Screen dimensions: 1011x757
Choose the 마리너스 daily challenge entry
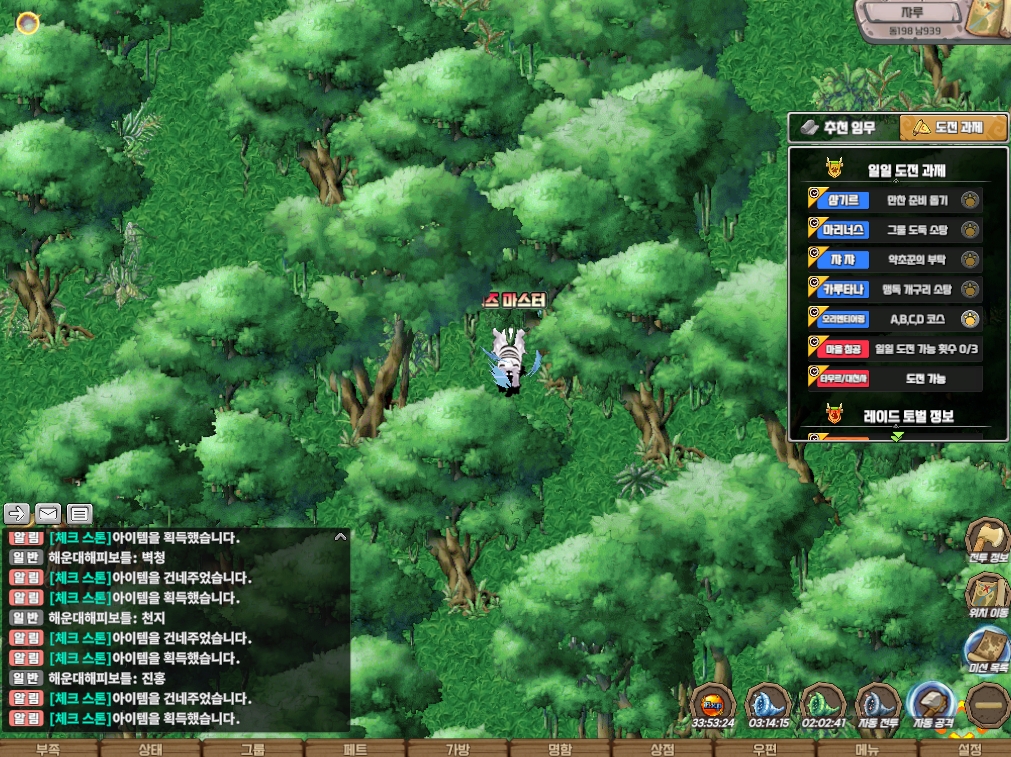pos(895,230)
